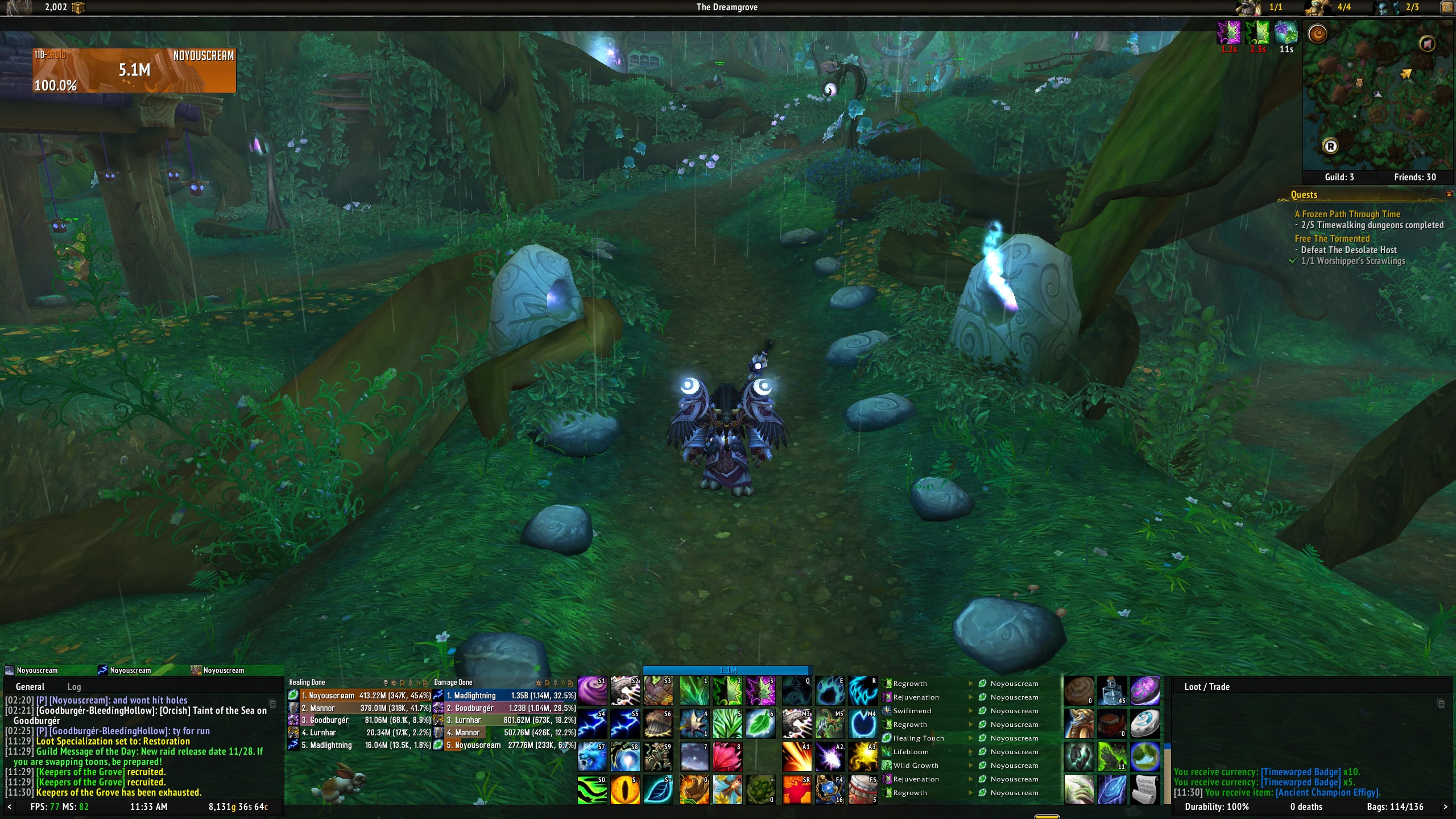Collapse the Quests tracker header button
This screenshot has width=1456, height=819.
coord(1449,194)
